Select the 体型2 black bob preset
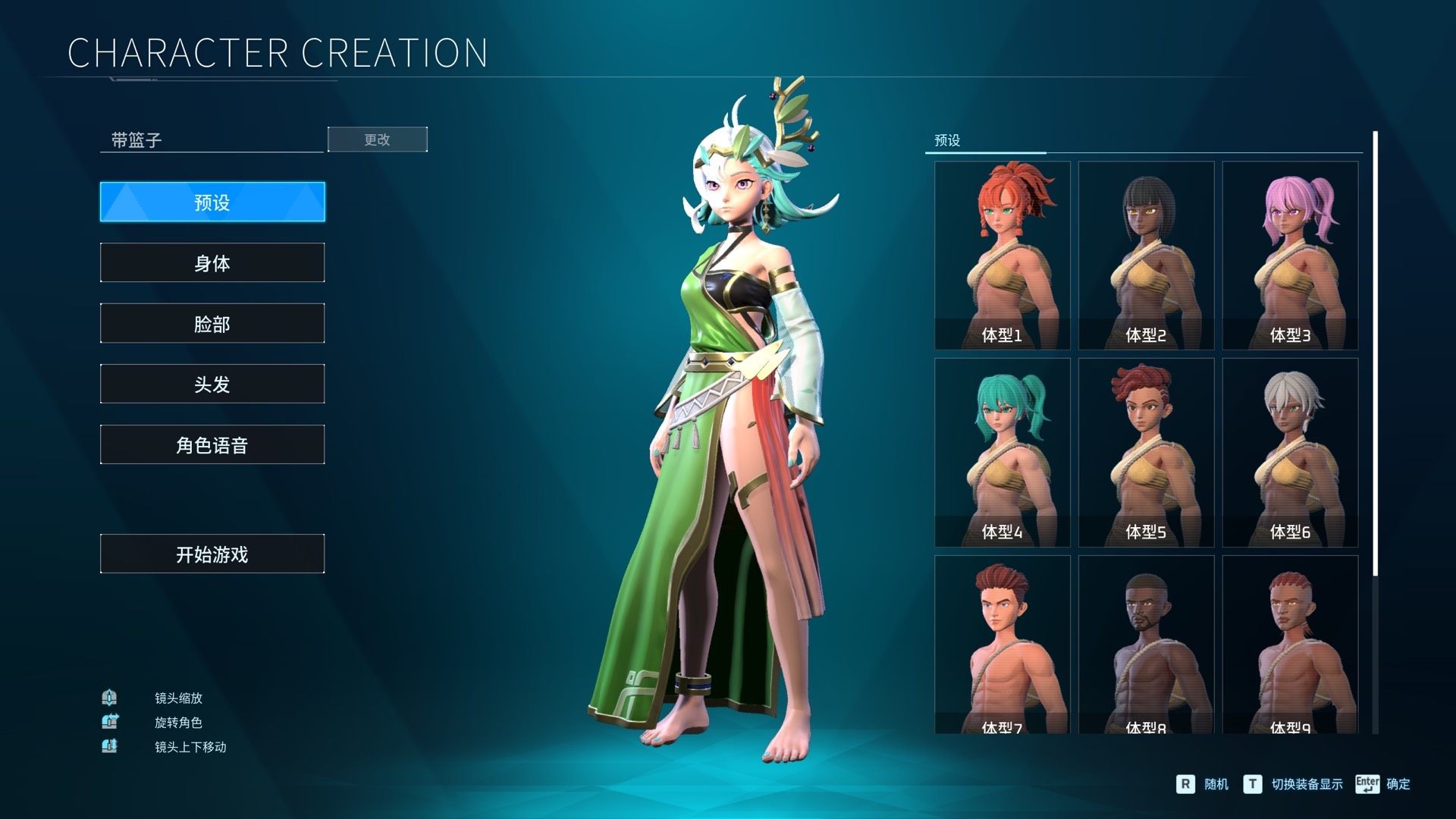The width and height of the screenshot is (1456, 819). tap(1146, 255)
